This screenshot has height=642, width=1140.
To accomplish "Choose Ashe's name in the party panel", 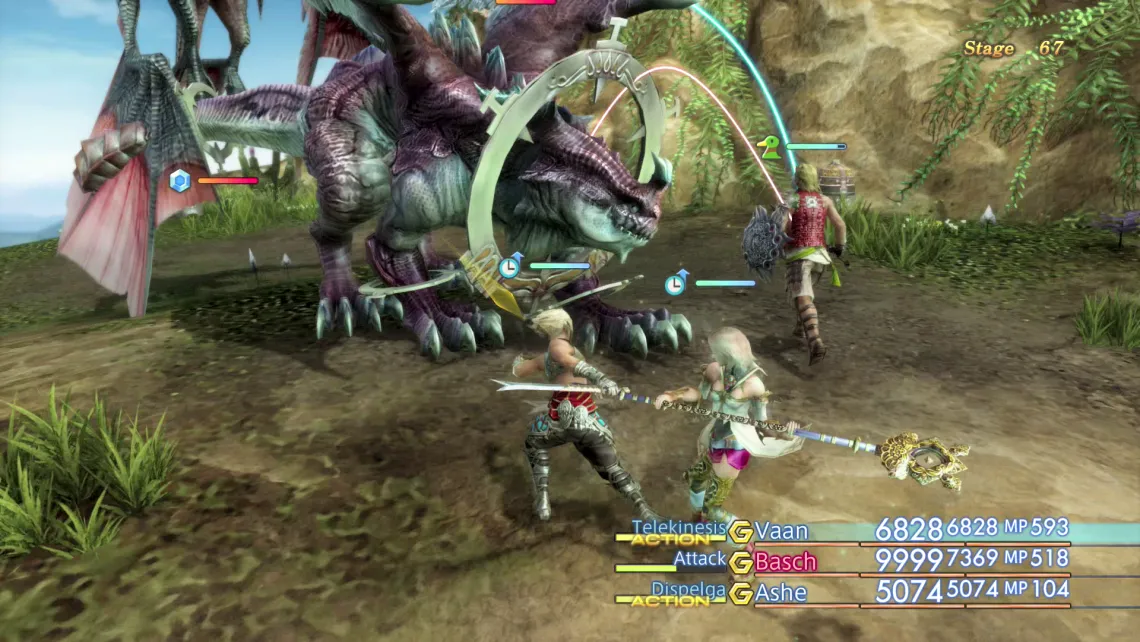I will point(781,592).
